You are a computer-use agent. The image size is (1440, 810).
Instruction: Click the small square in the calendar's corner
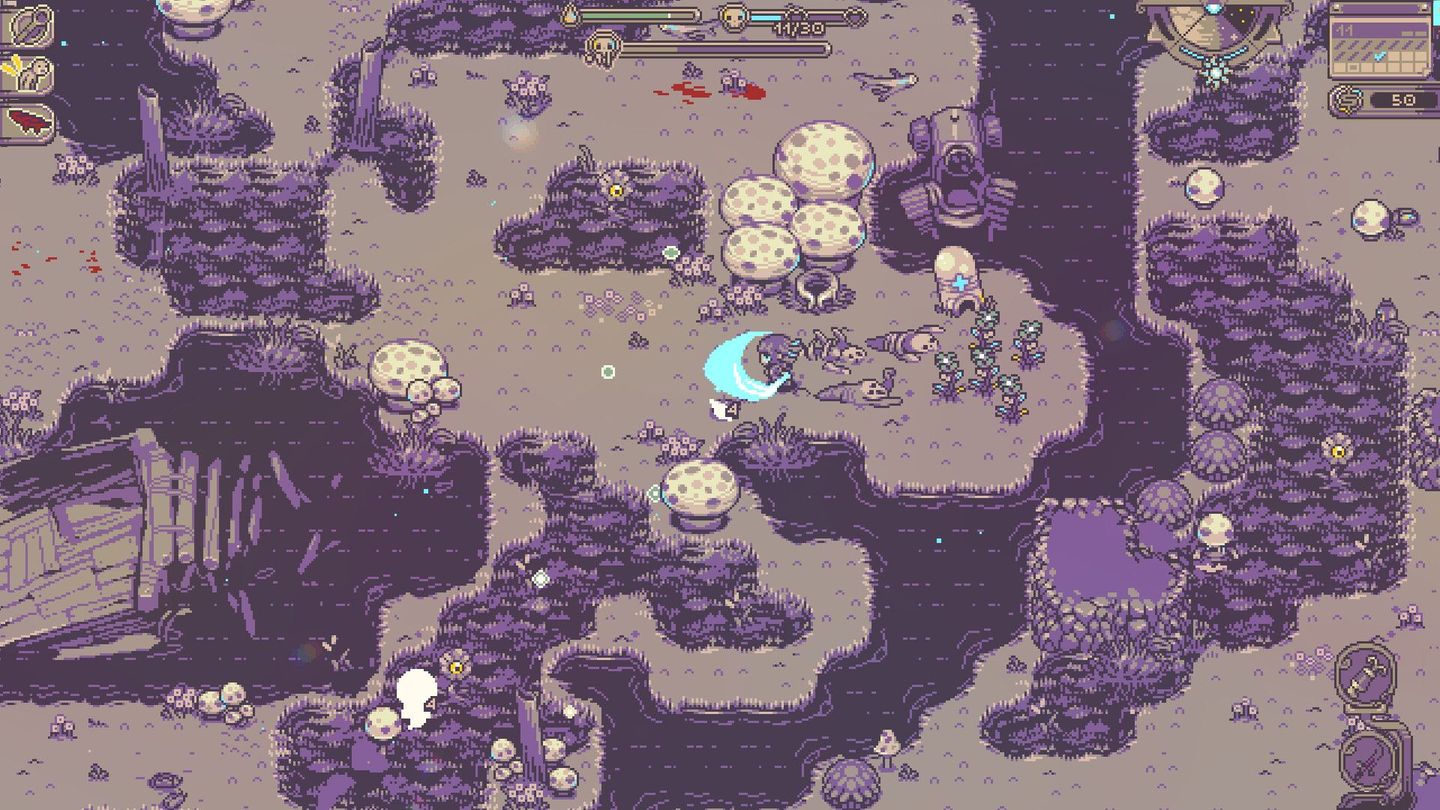1353,67
